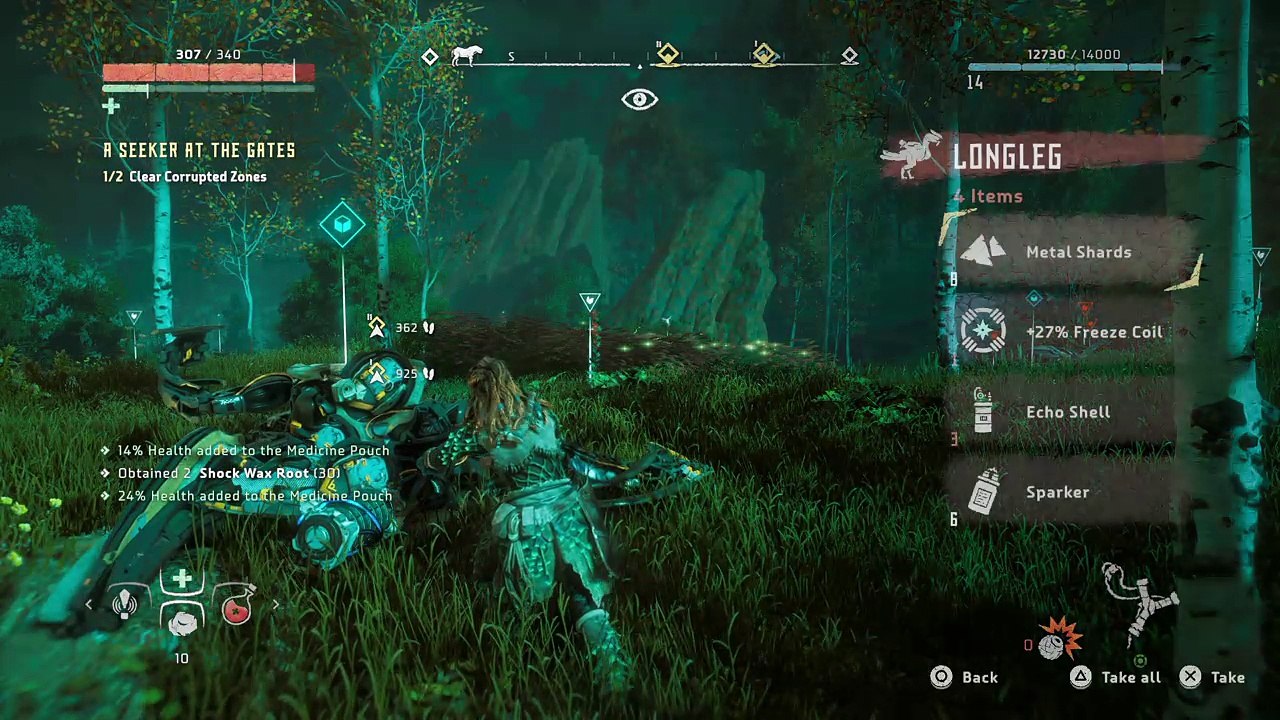
Task: Select the lure call tool icon
Action: point(125,605)
